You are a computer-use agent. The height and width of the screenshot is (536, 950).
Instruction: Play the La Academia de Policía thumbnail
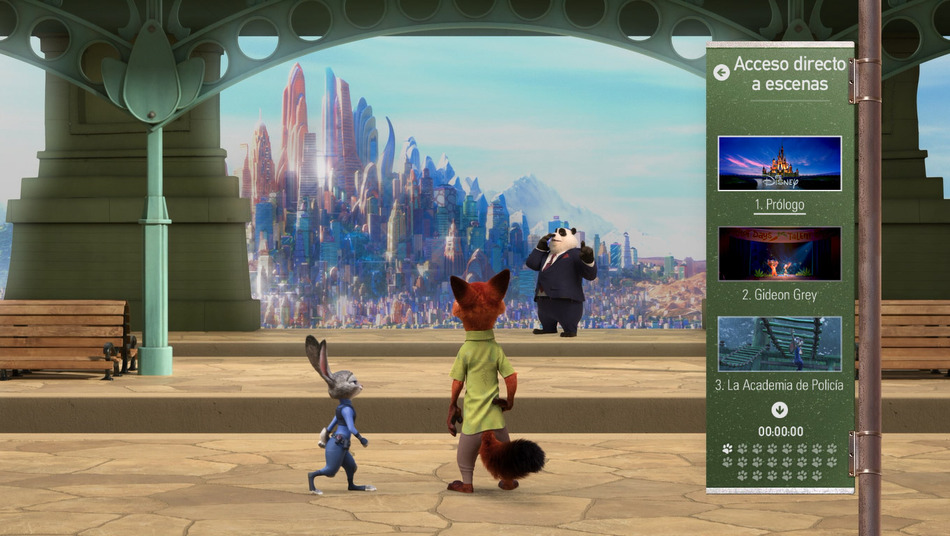pos(779,343)
